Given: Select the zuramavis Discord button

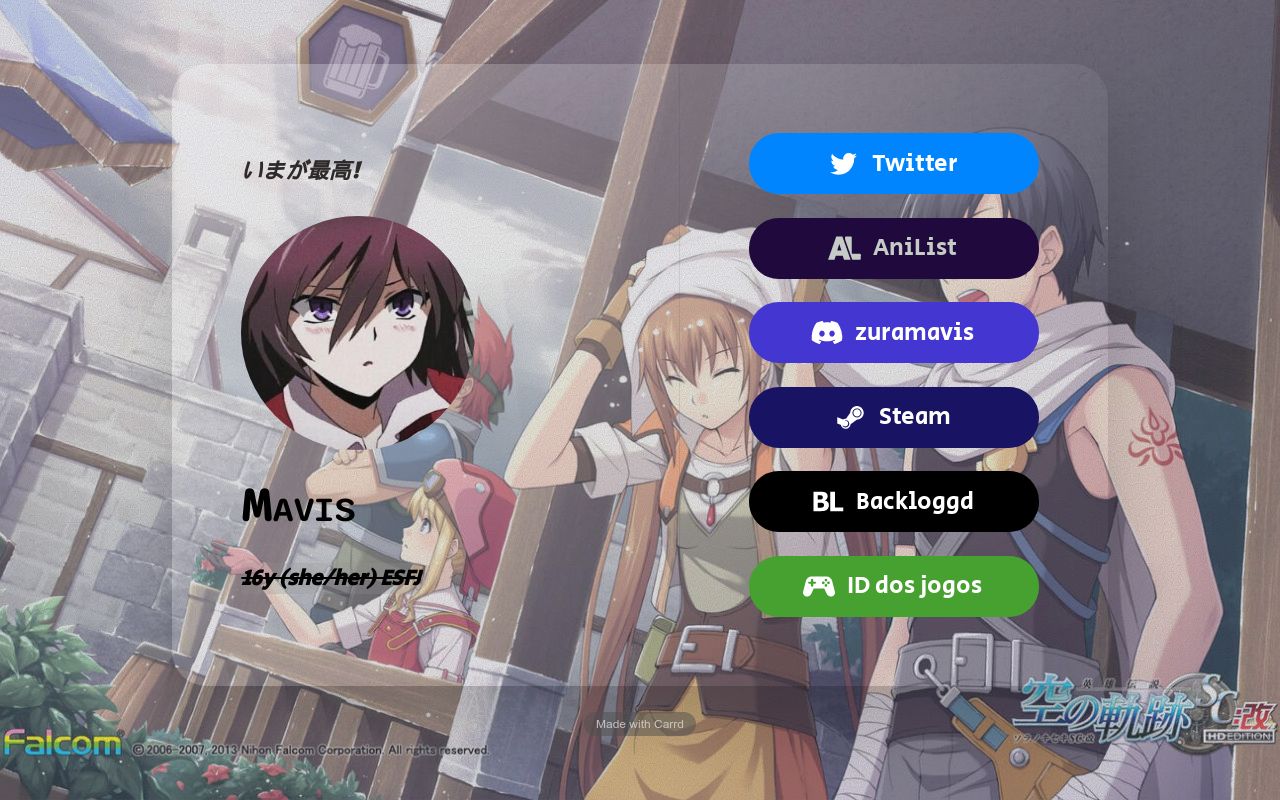Looking at the screenshot, I should [x=893, y=332].
